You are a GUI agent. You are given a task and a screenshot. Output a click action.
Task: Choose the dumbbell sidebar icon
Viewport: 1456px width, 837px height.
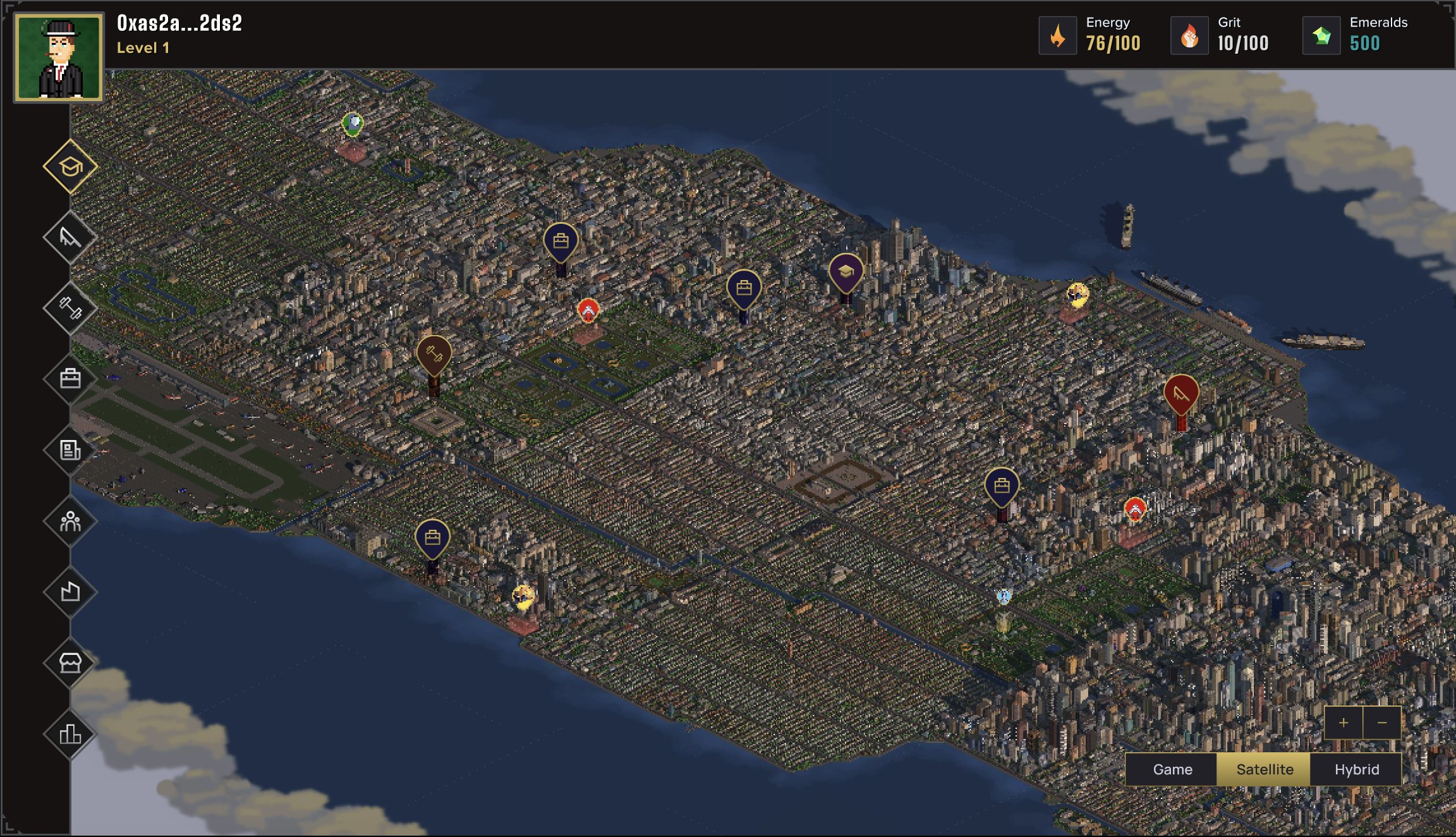click(70, 309)
